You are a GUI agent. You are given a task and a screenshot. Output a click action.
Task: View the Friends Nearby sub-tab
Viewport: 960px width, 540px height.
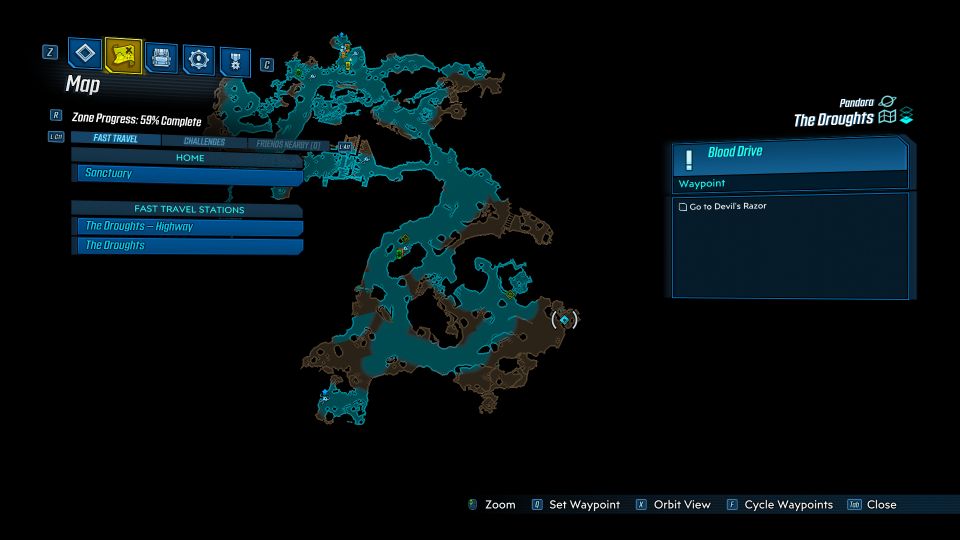point(288,145)
